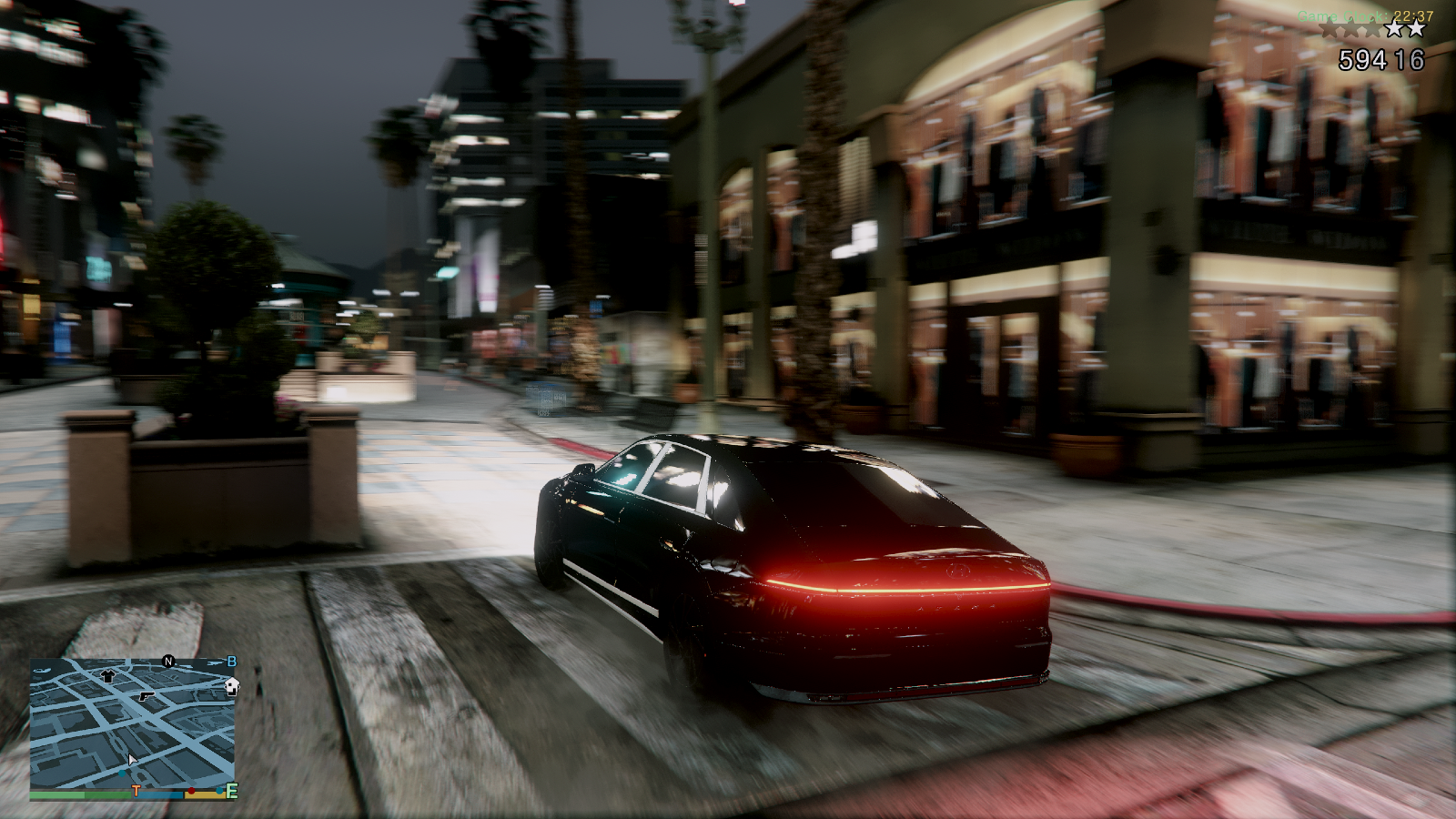Click the red enemy dot blip on minimap

click(191, 791)
